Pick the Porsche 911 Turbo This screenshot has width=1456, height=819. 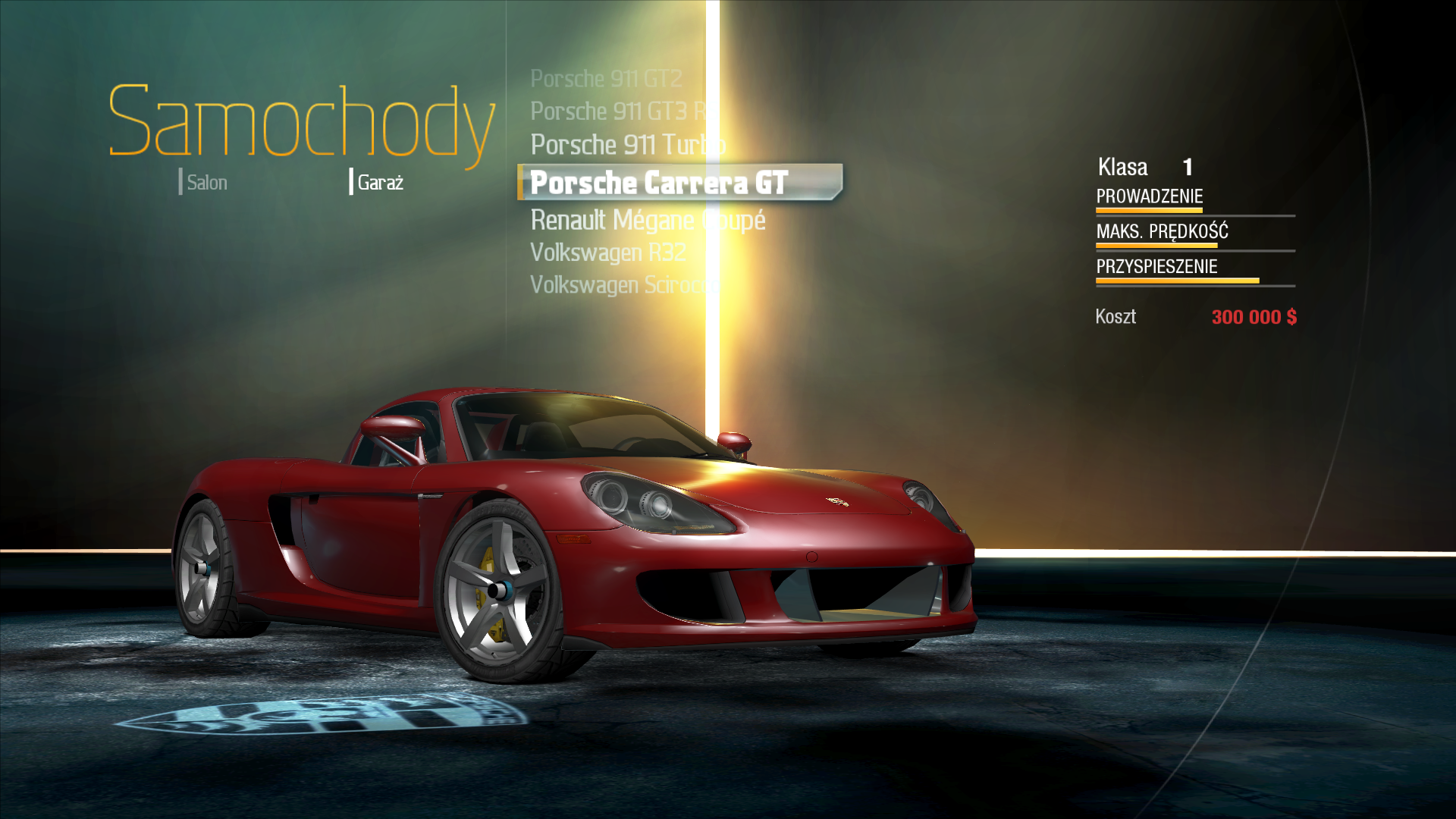(x=627, y=145)
